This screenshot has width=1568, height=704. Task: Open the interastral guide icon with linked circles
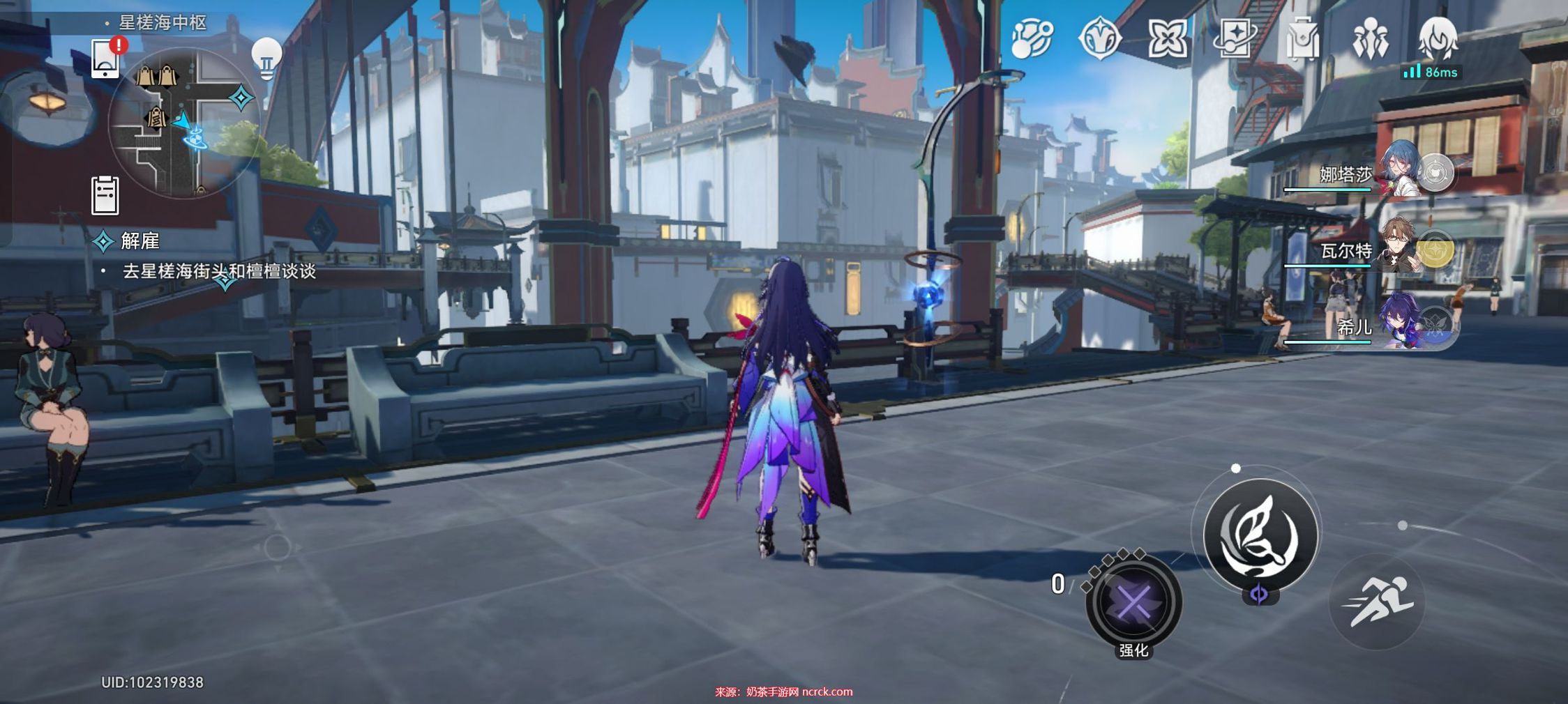[x=1031, y=38]
